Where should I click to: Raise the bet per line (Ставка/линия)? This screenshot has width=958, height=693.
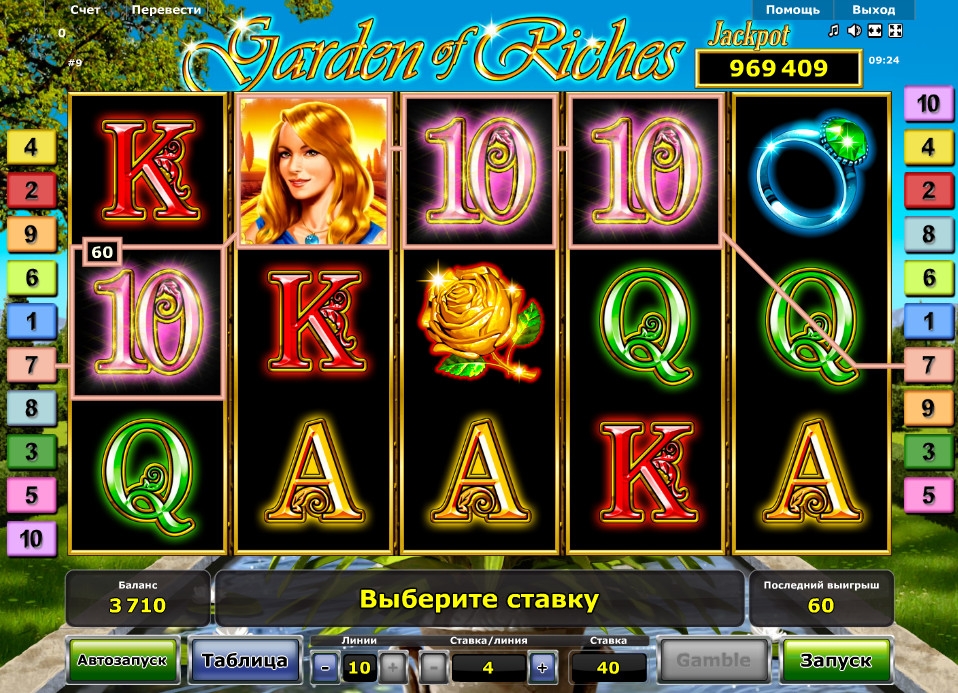click(542, 667)
